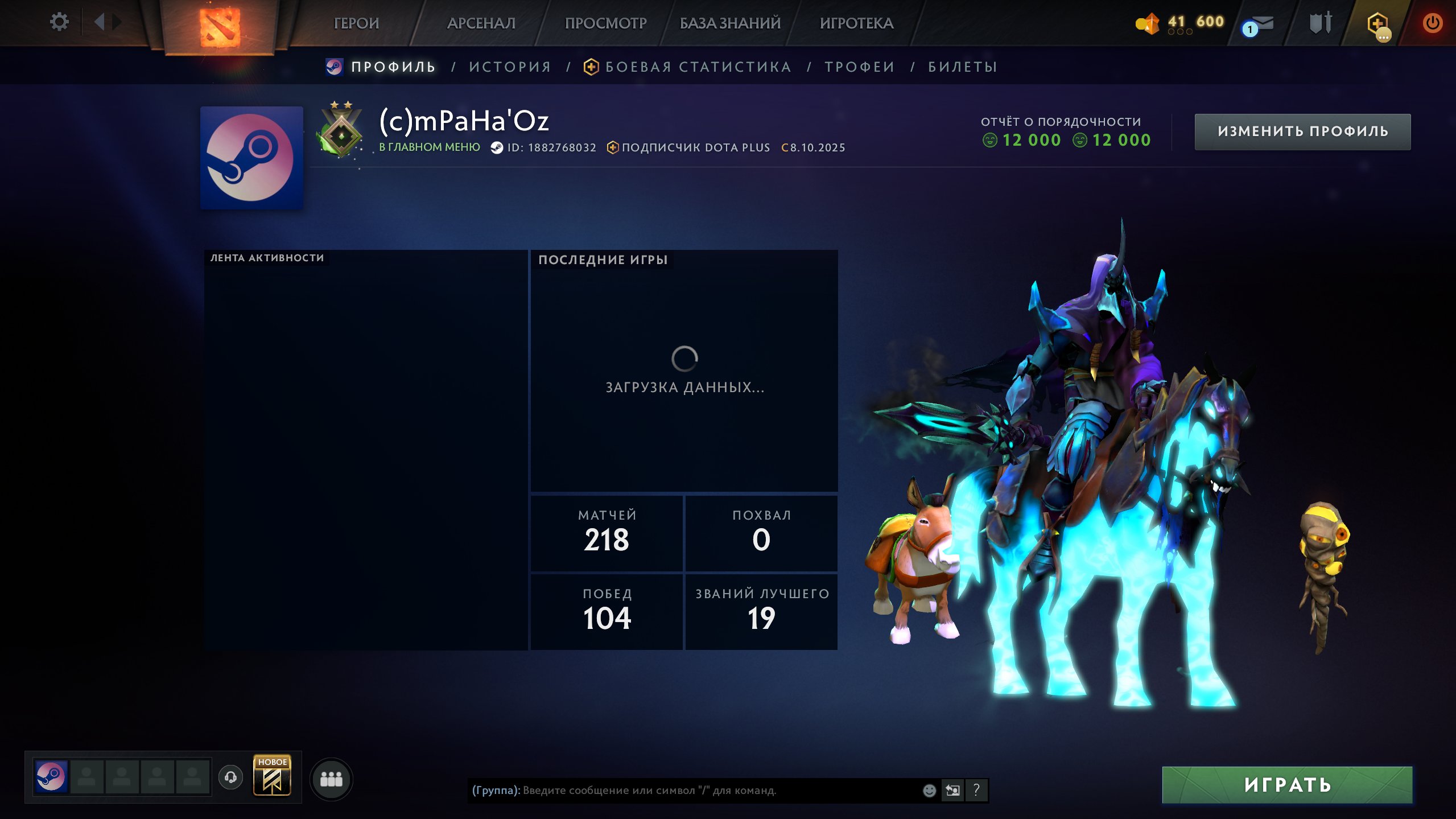The width and height of the screenshot is (1456, 819).
Task: Switch to БОЕВАЯ СТАТИСТИКА tab
Action: pos(698,67)
